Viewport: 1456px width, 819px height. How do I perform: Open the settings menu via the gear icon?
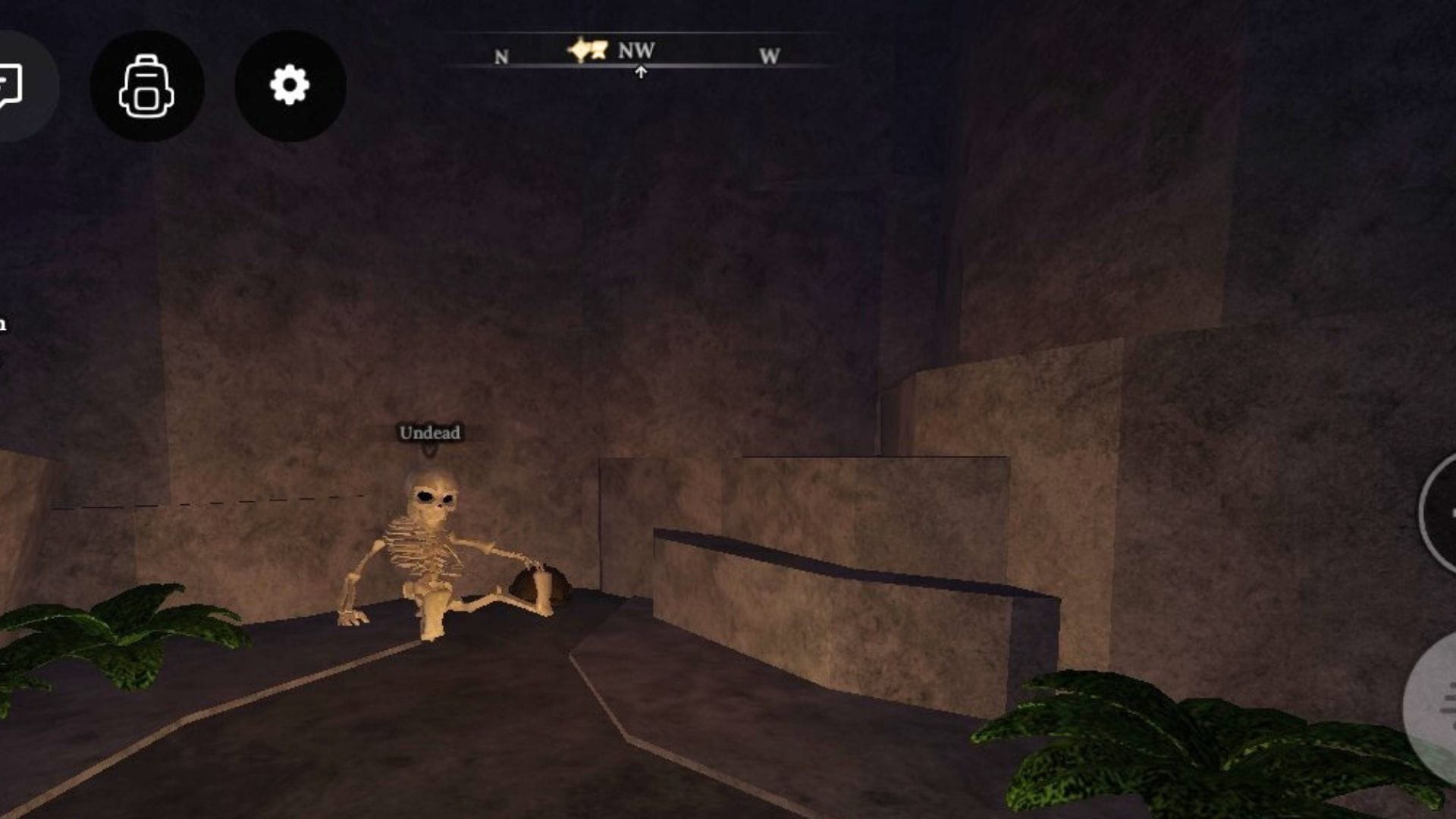288,86
